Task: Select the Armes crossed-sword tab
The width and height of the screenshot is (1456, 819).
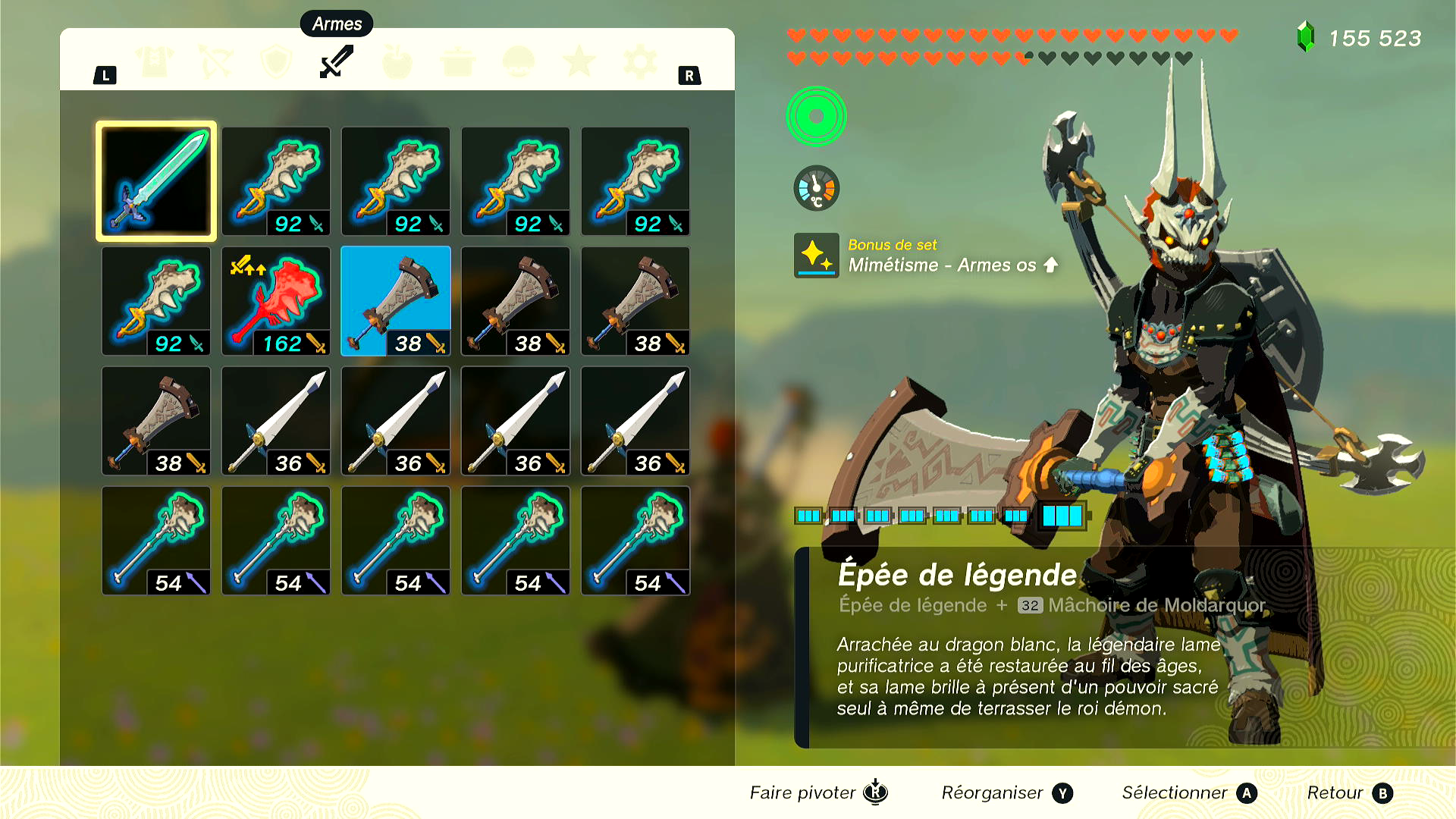Action: pyautogui.click(x=337, y=61)
